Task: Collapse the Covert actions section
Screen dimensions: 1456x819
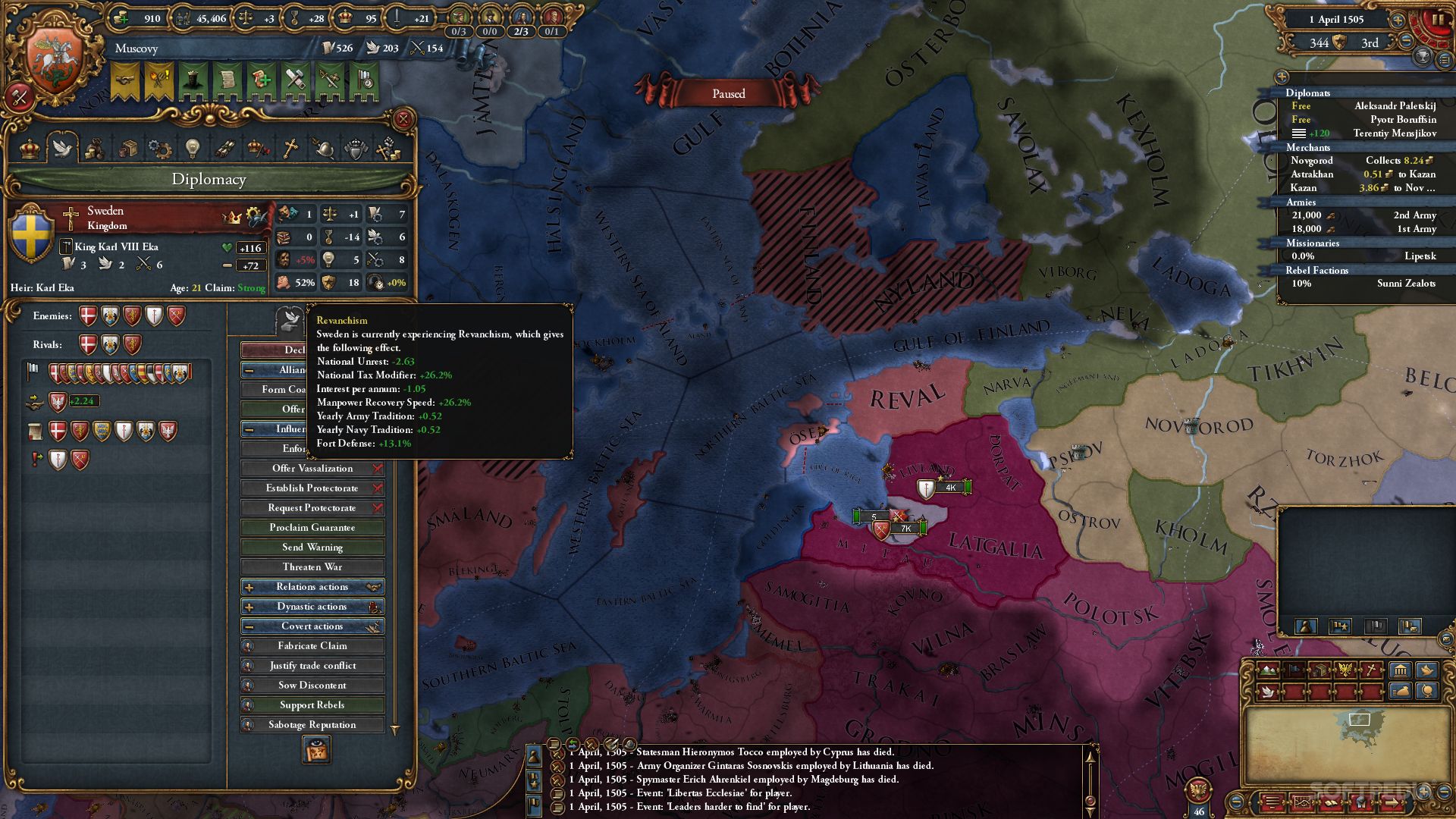Action: click(312, 626)
